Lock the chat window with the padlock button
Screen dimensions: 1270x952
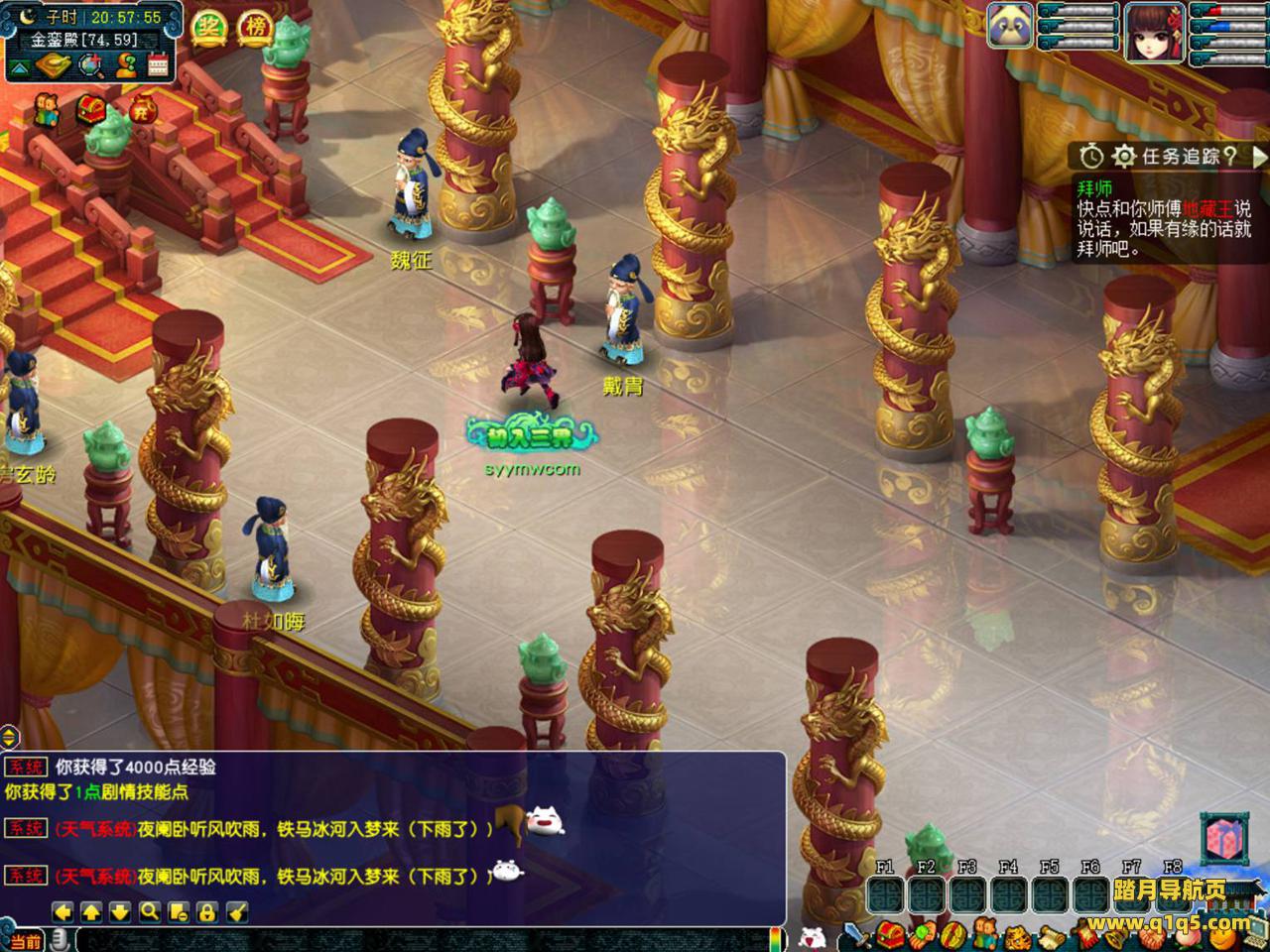coord(206,911)
